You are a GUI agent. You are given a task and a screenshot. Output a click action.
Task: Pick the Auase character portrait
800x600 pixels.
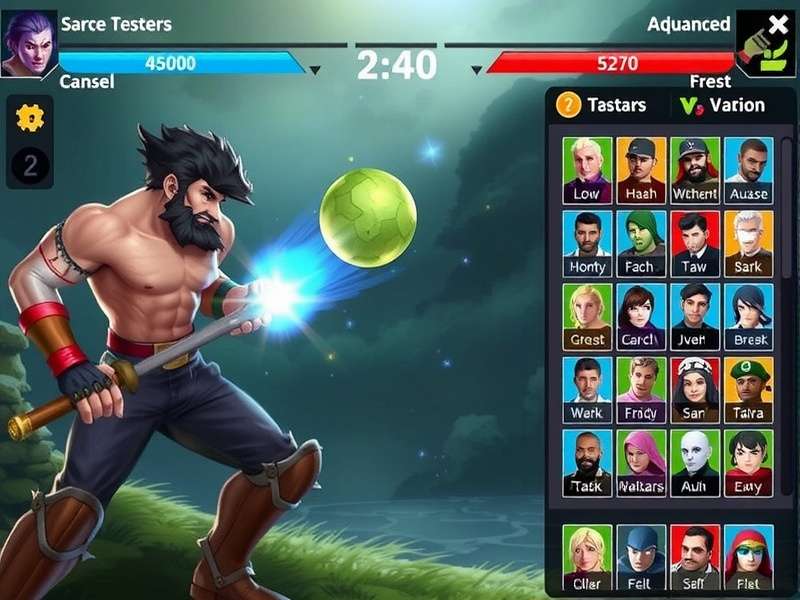[748, 170]
